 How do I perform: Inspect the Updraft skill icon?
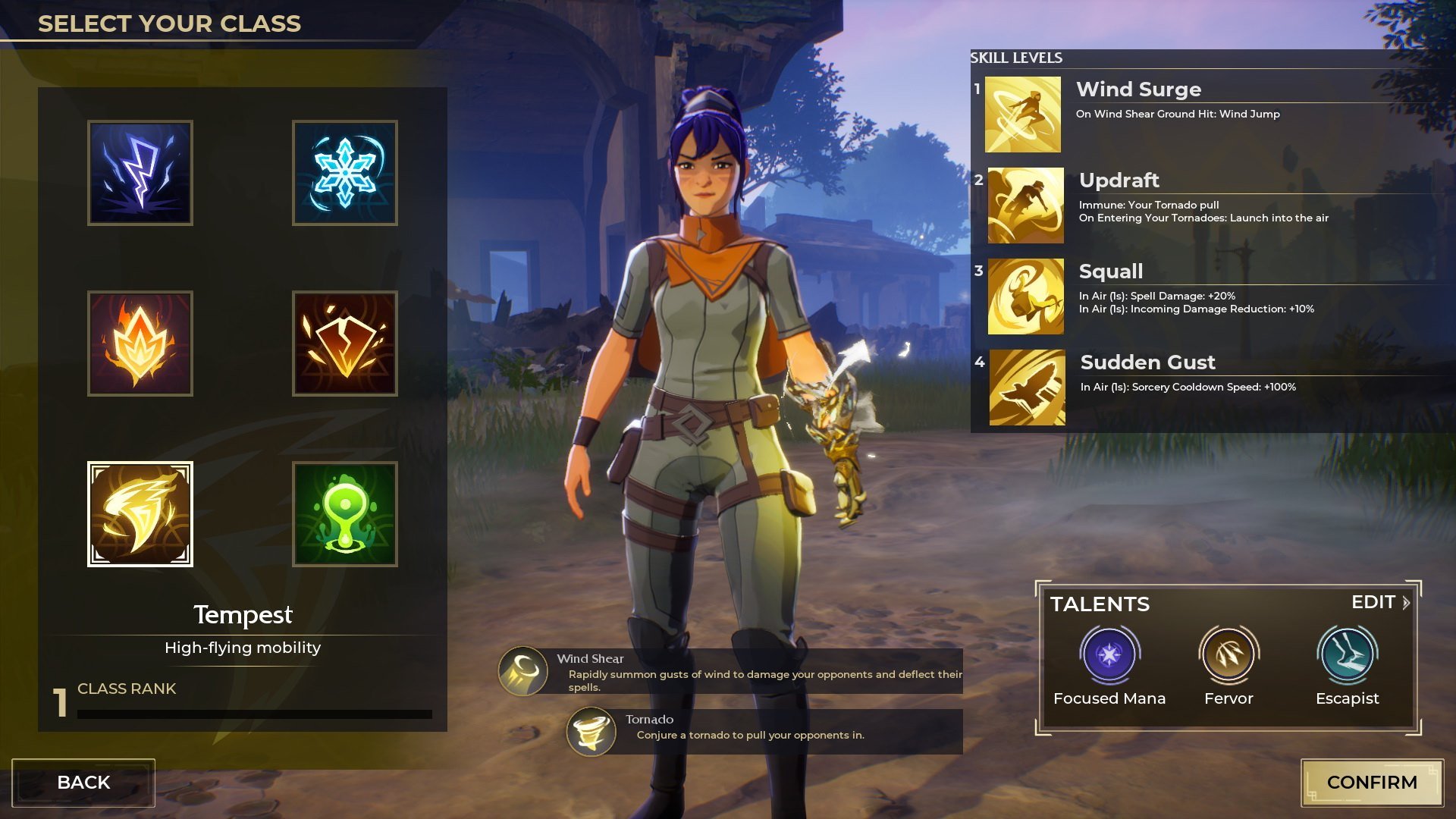(x=1026, y=206)
